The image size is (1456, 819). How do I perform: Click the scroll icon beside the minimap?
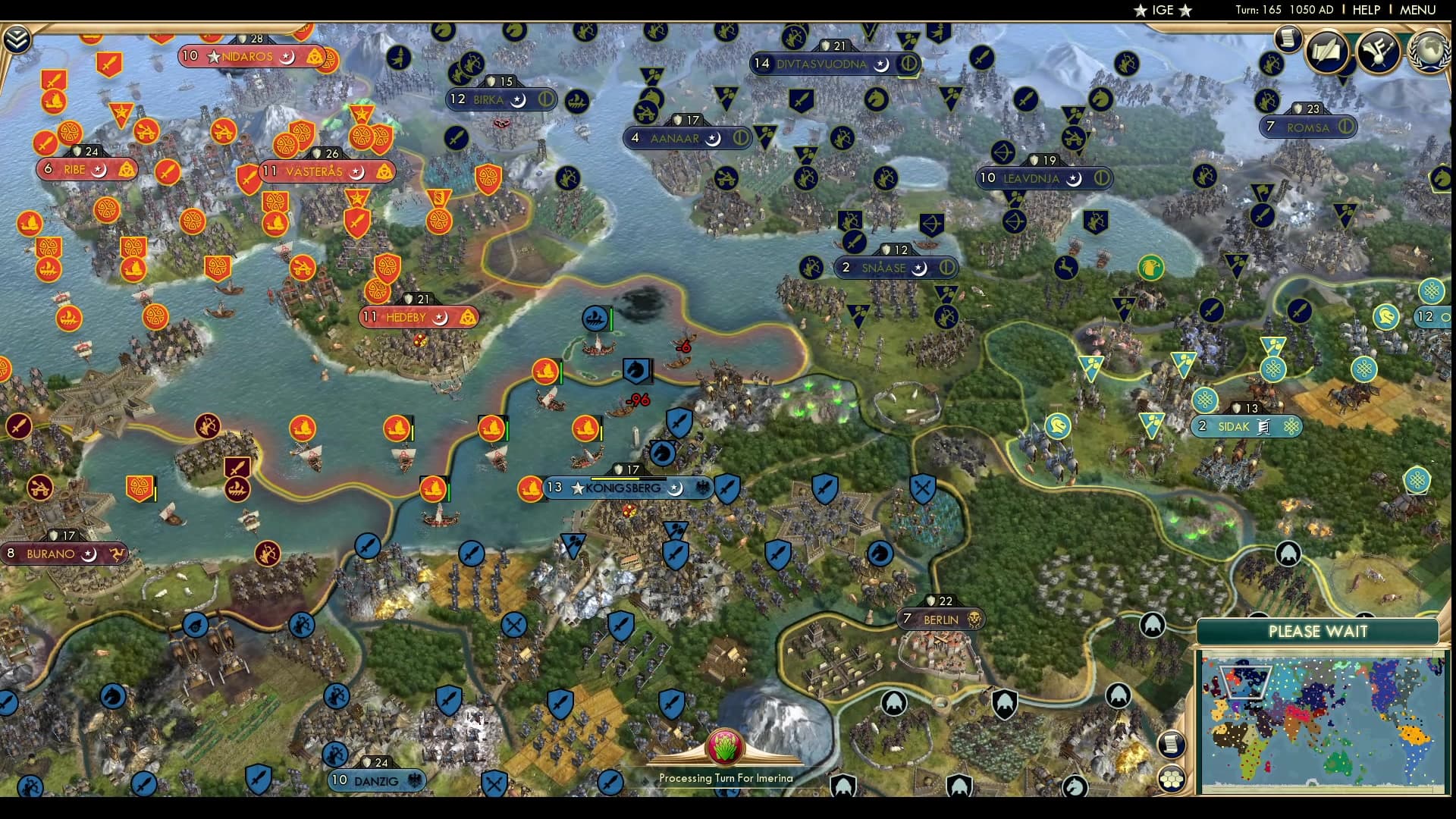(x=1172, y=745)
